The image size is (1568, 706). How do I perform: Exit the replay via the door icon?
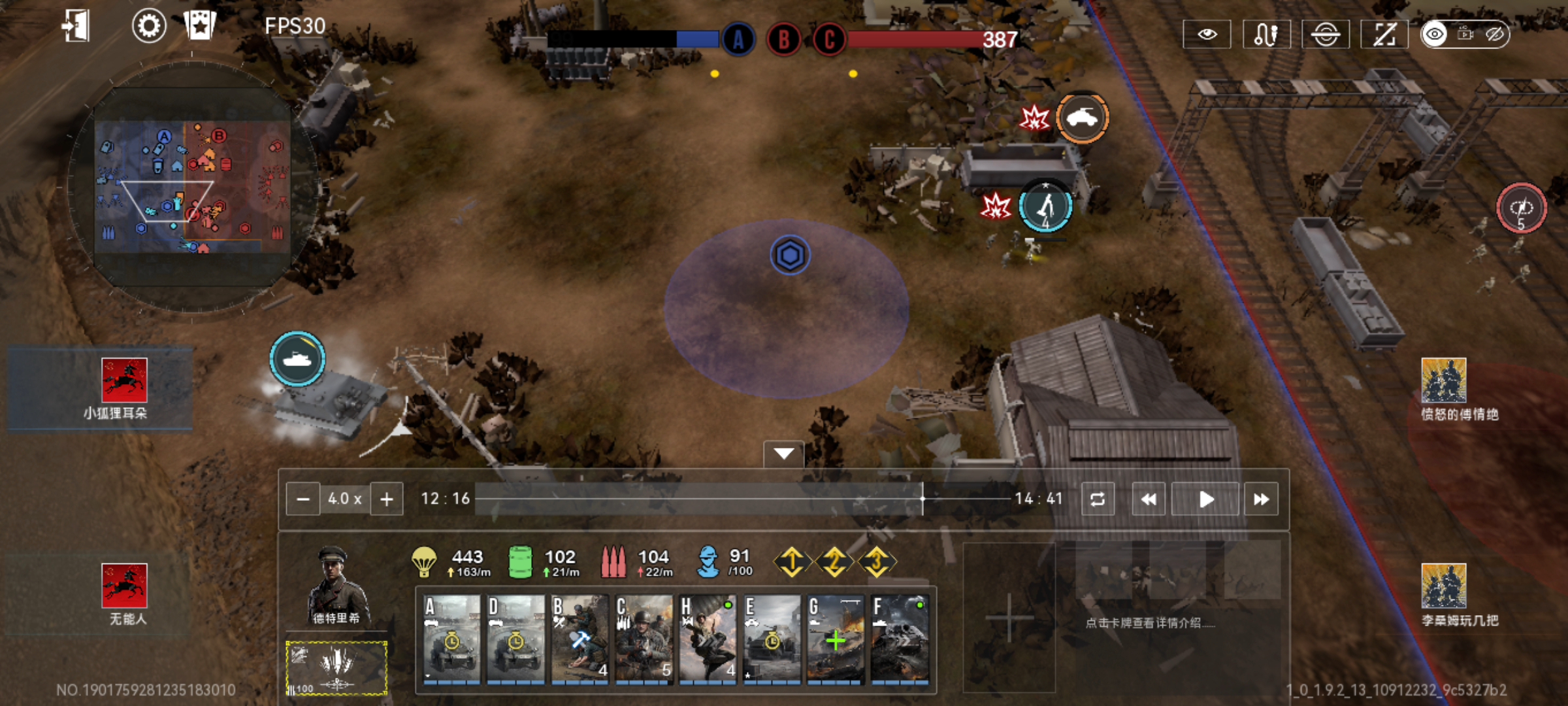pos(75,27)
